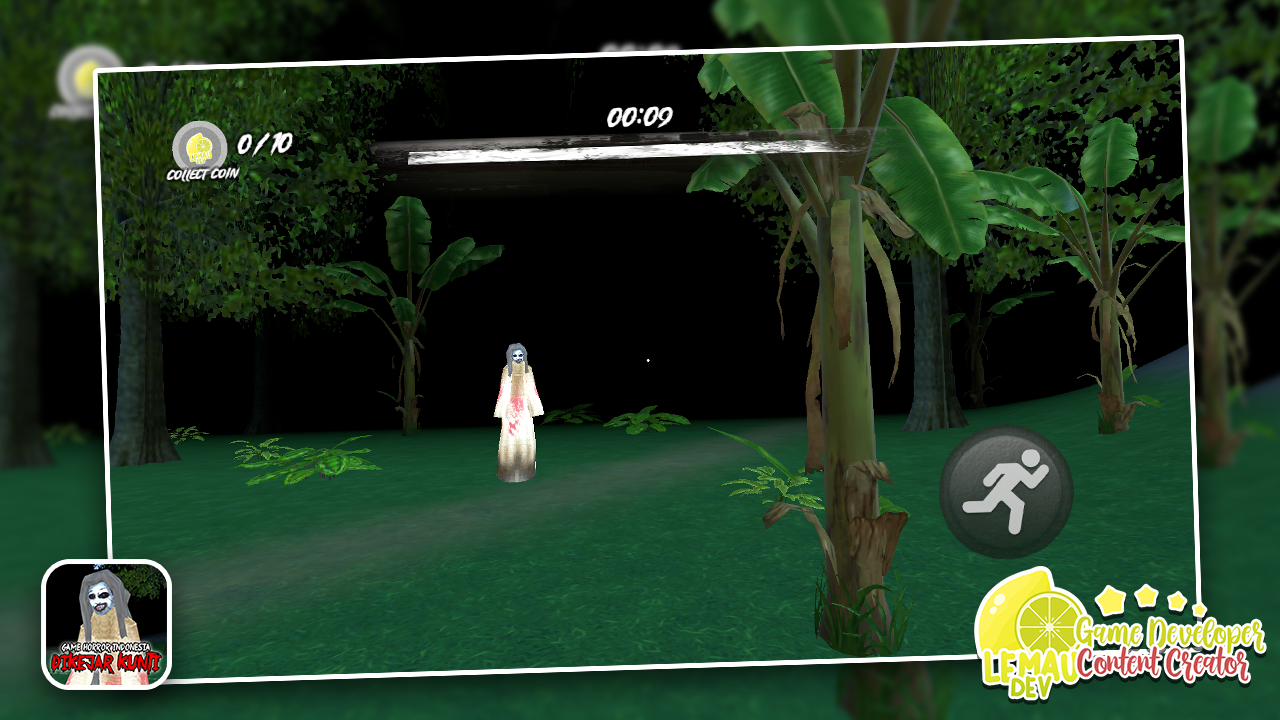The width and height of the screenshot is (1280, 720).
Task: Select the Game Developer label
Action: [x=1172, y=632]
